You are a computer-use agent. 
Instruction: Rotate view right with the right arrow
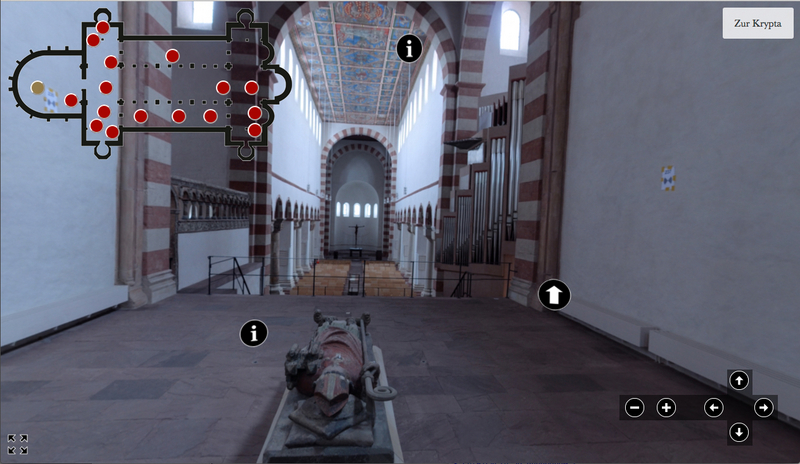[763, 407]
